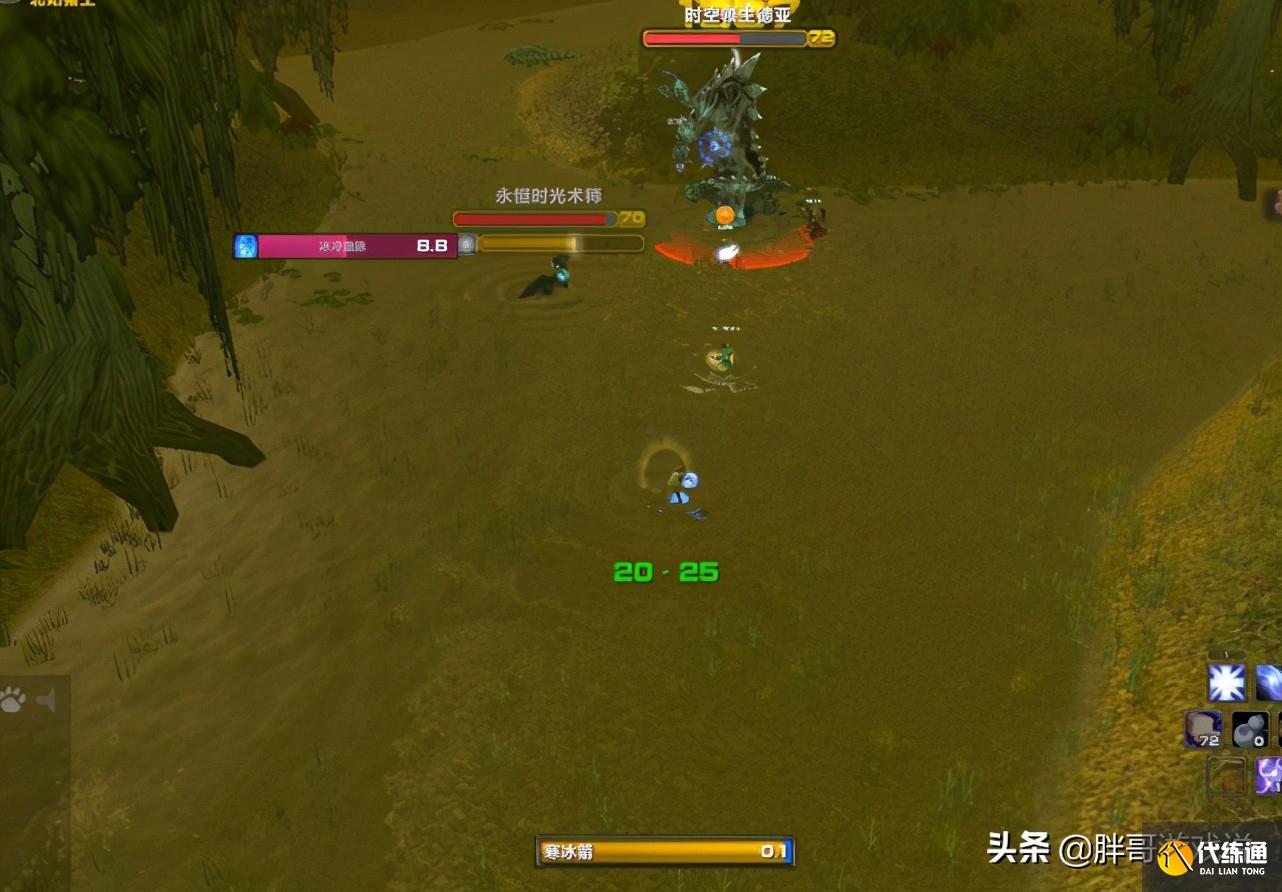Use the conjured bread item showing 72

pyautogui.click(x=1204, y=729)
